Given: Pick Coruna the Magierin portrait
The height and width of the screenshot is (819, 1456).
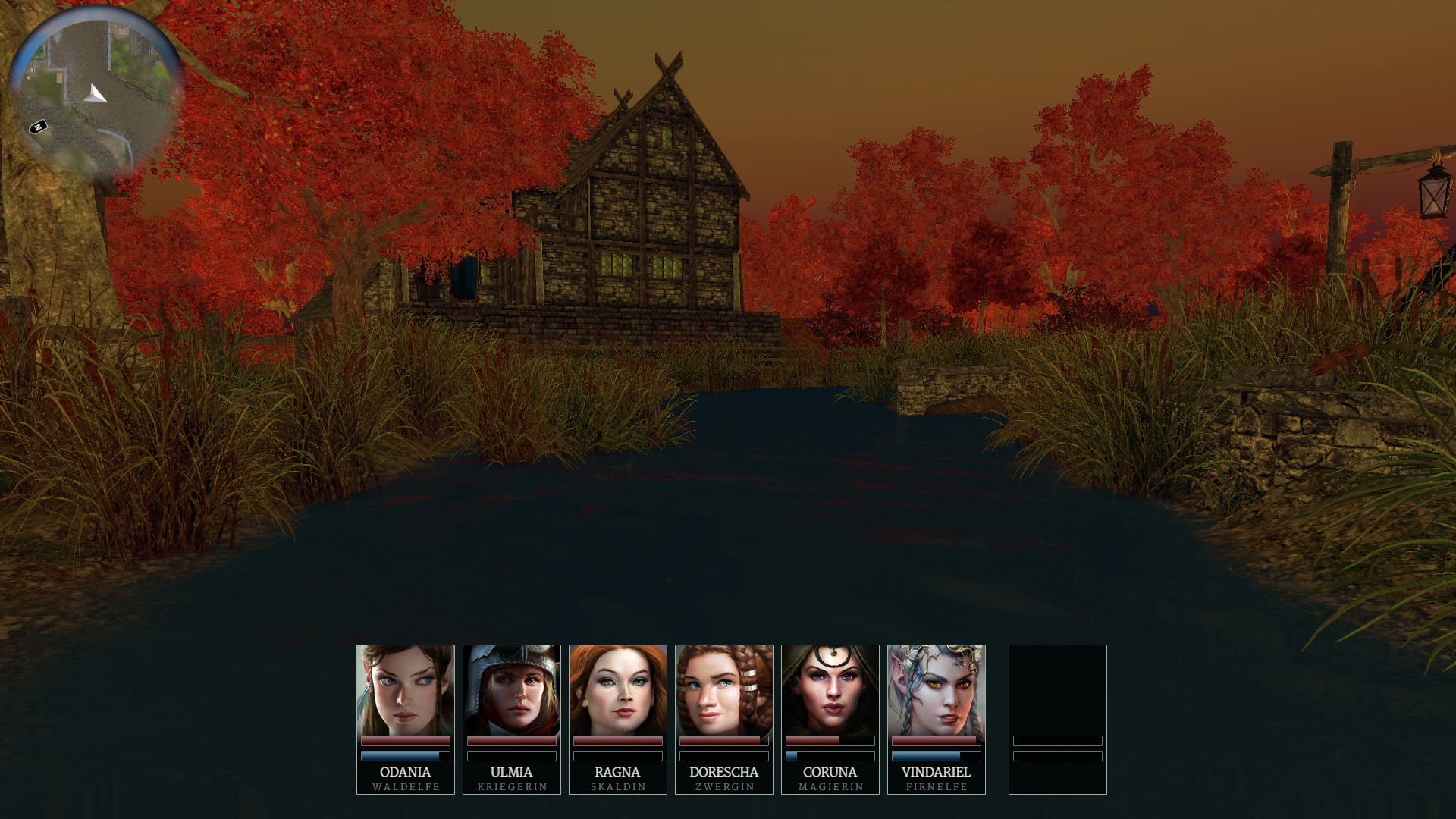Looking at the screenshot, I should [x=830, y=691].
